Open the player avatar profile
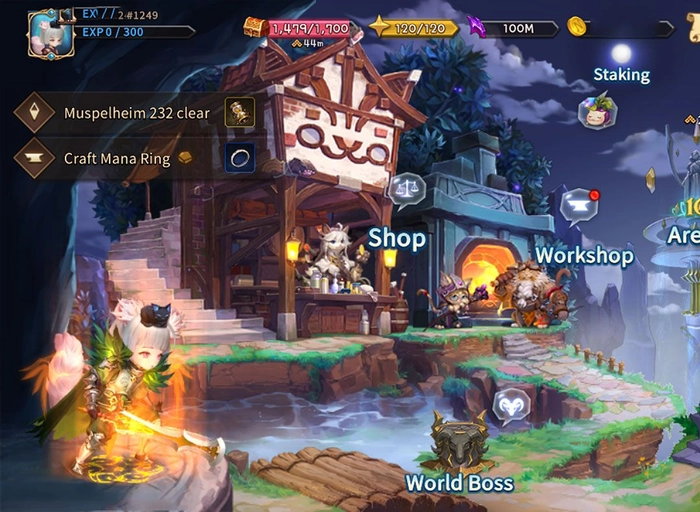The image size is (700, 512). [50, 33]
